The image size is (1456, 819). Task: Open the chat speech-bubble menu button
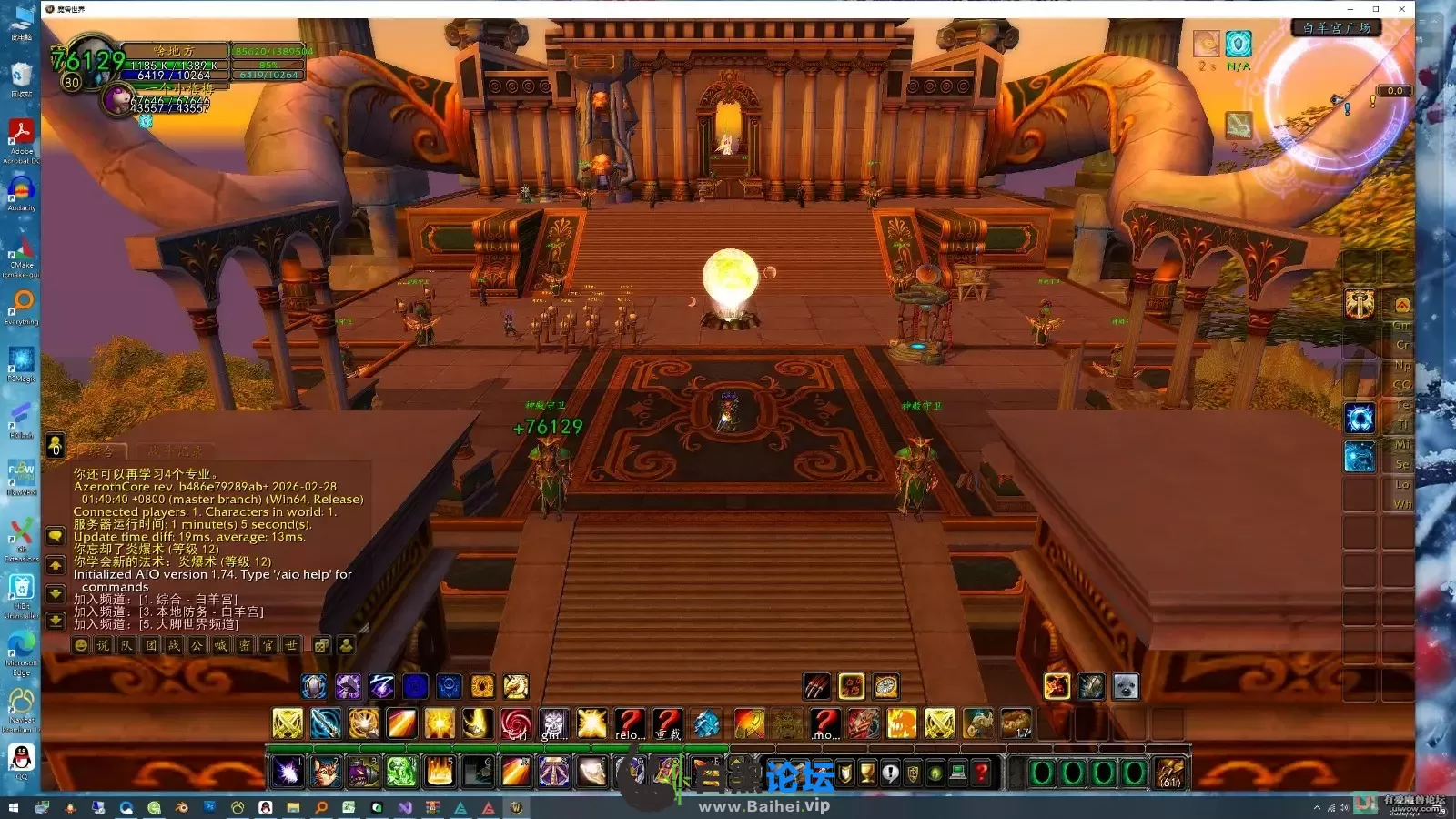pos(56,537)
